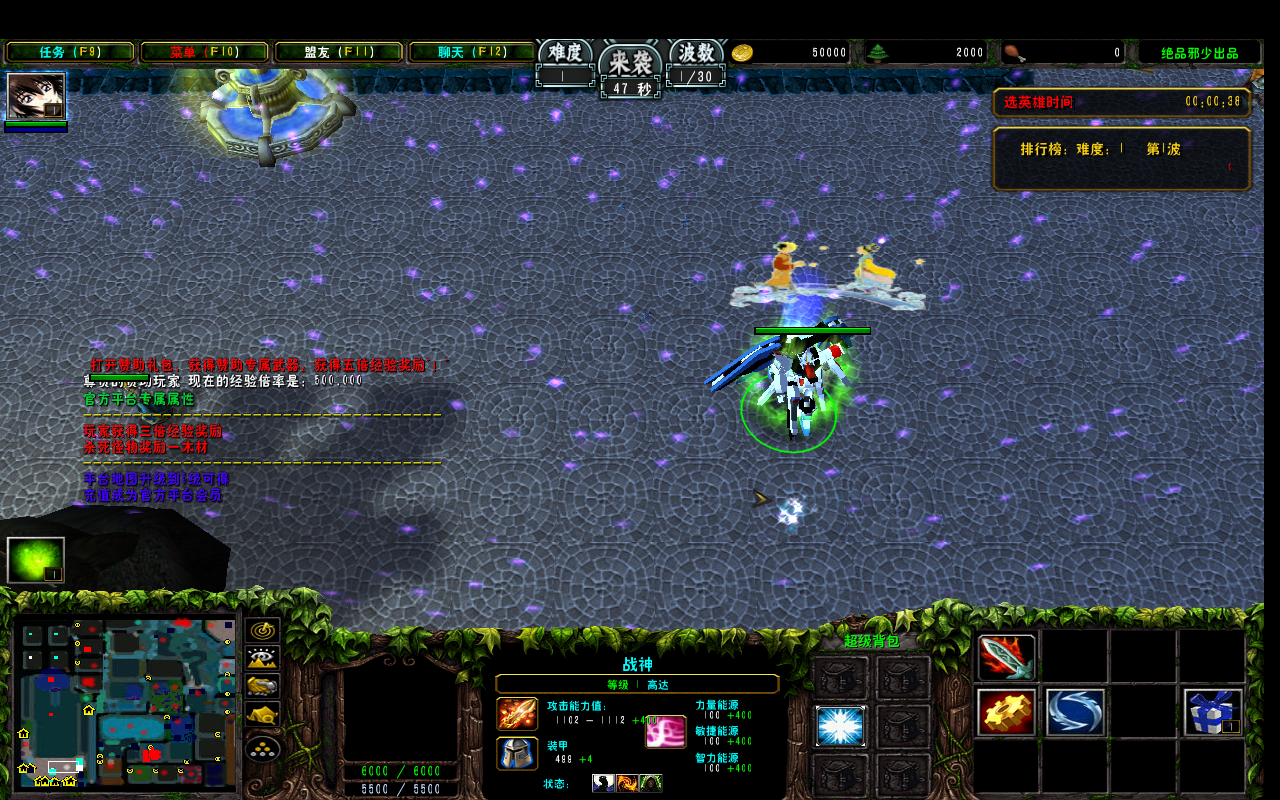Activate the golden gear ability
This screenshot has height=800, width=1280.
(x=1006, y=712)
